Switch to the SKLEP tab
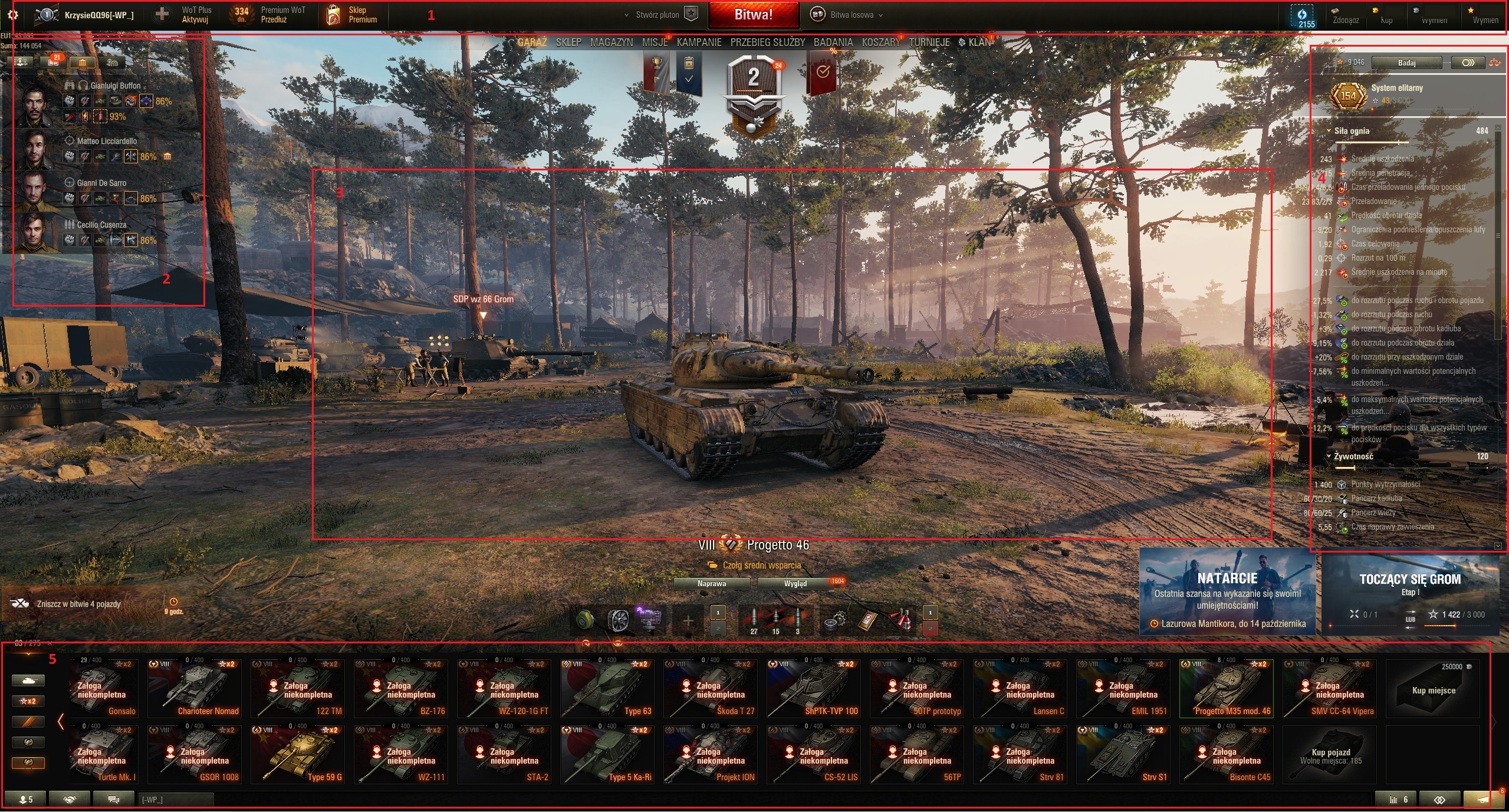Screen dimensions: 1509x812 point(568,42)
